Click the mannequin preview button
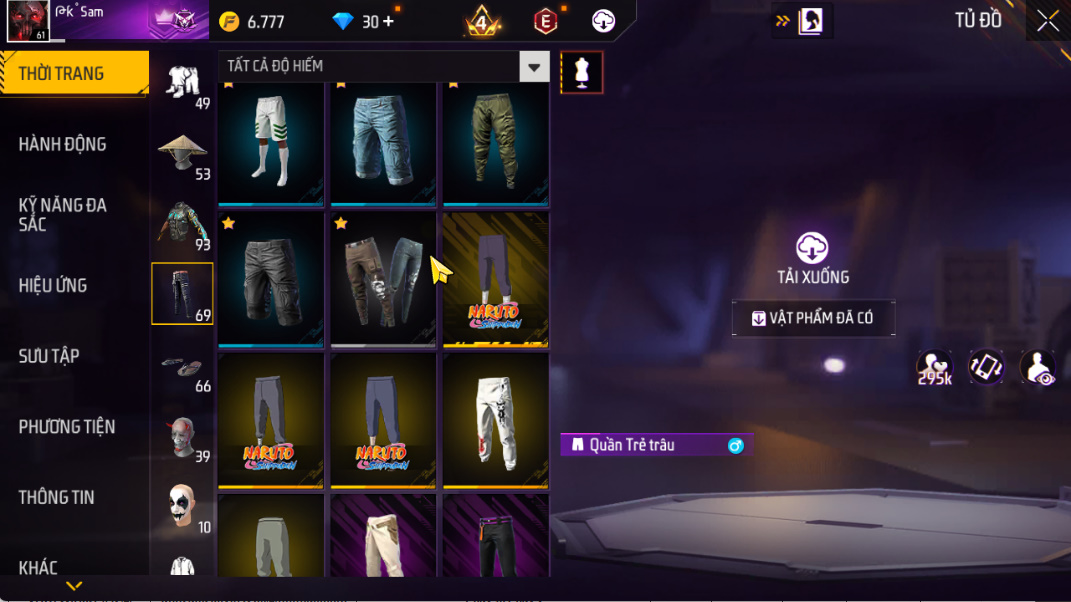Viewport: 1071px width, 602px height. 582,72
